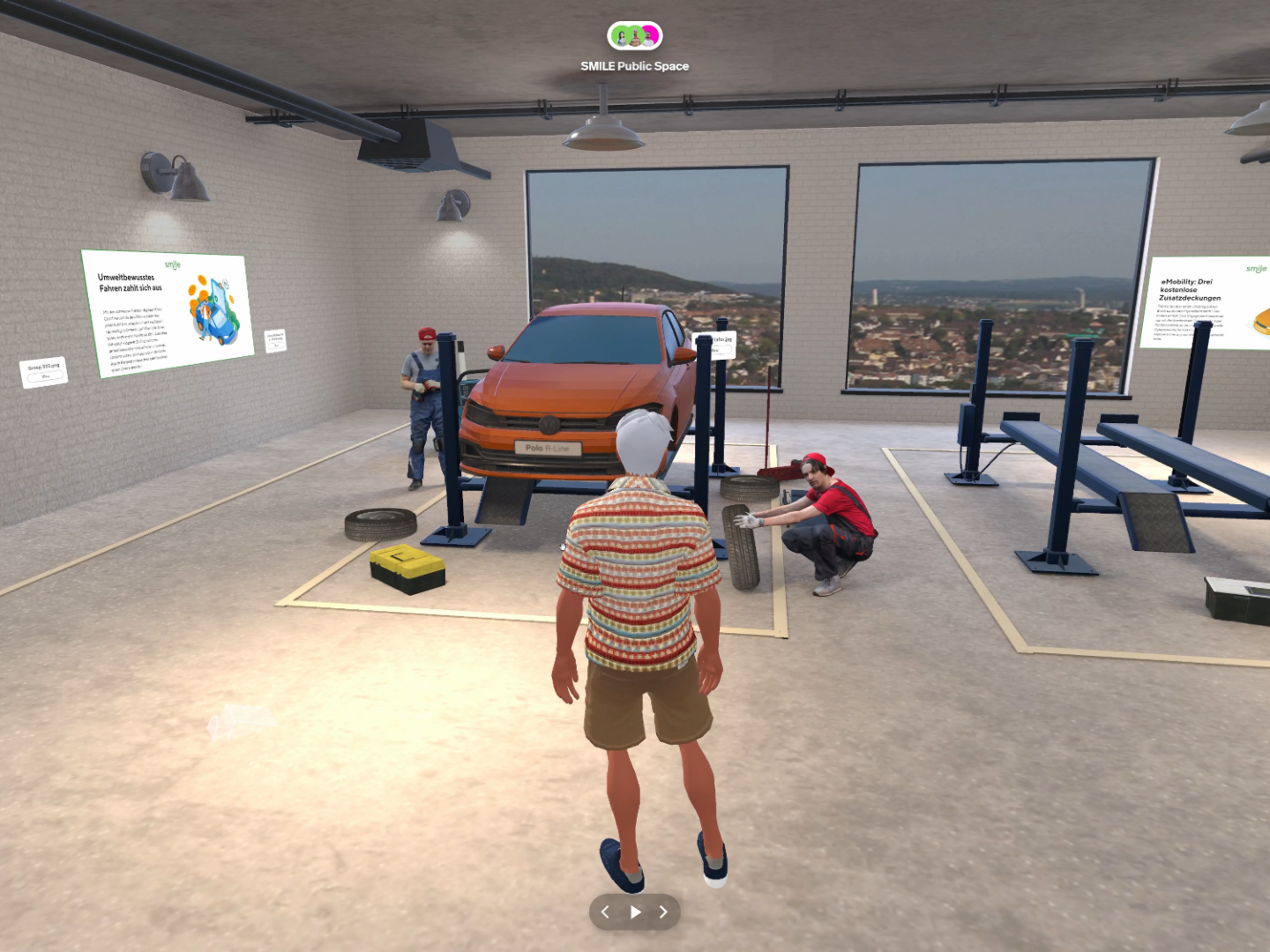Open the smile logo on the Umweltbewusstes poster

click(173, 264)
